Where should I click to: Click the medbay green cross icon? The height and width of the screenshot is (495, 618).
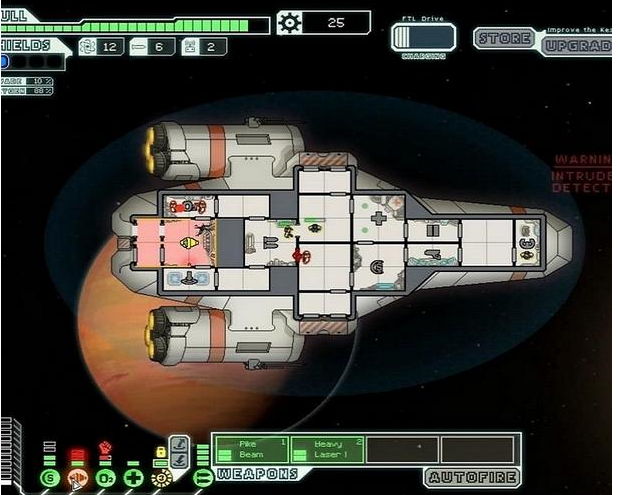pos(133,478)
